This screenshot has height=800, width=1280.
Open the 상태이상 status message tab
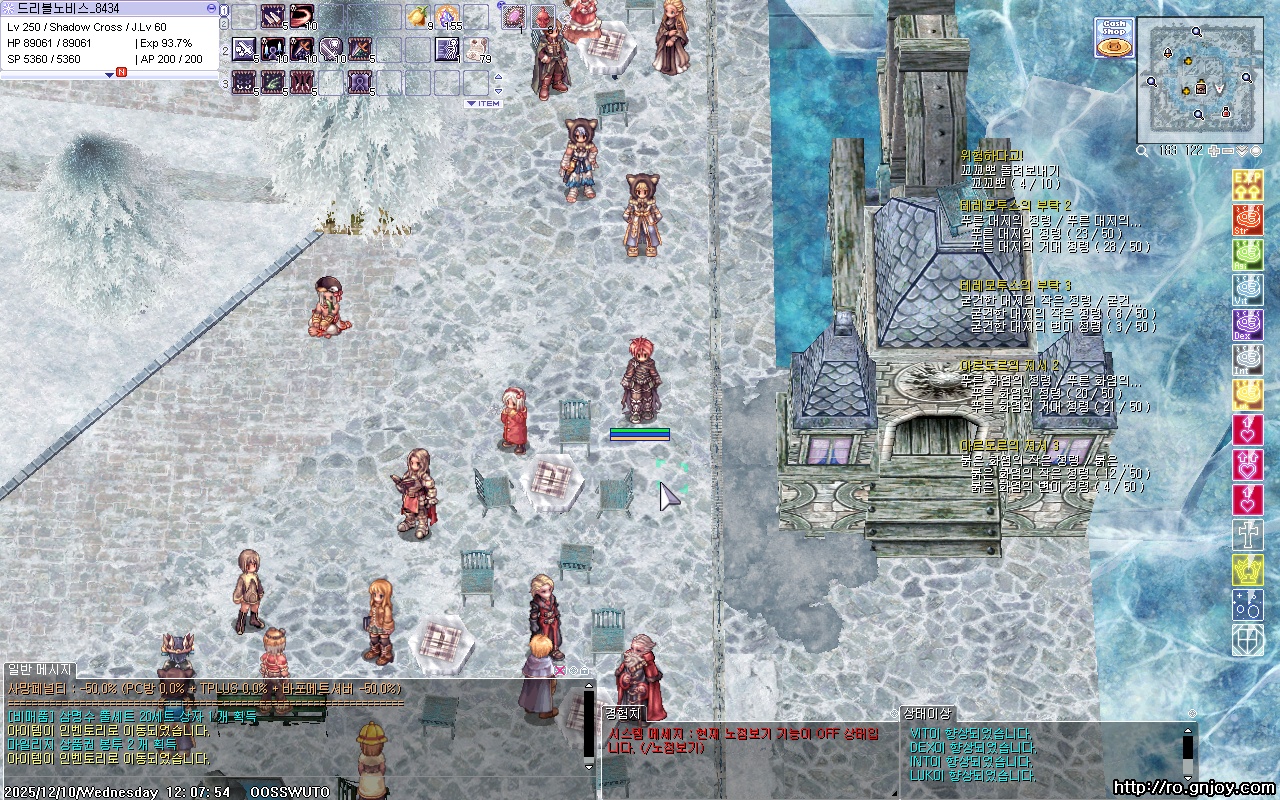929,714
